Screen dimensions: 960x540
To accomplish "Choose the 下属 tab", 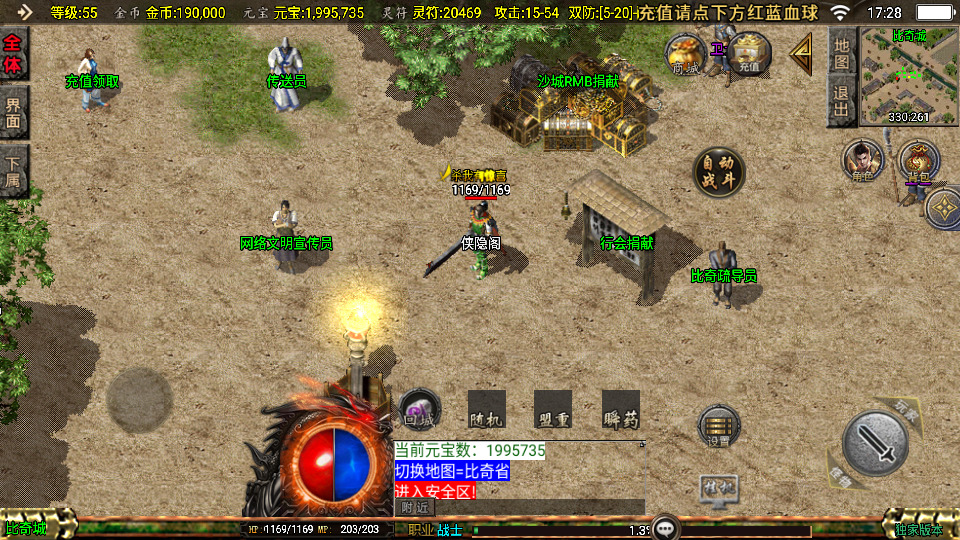I will coord(14,172).
